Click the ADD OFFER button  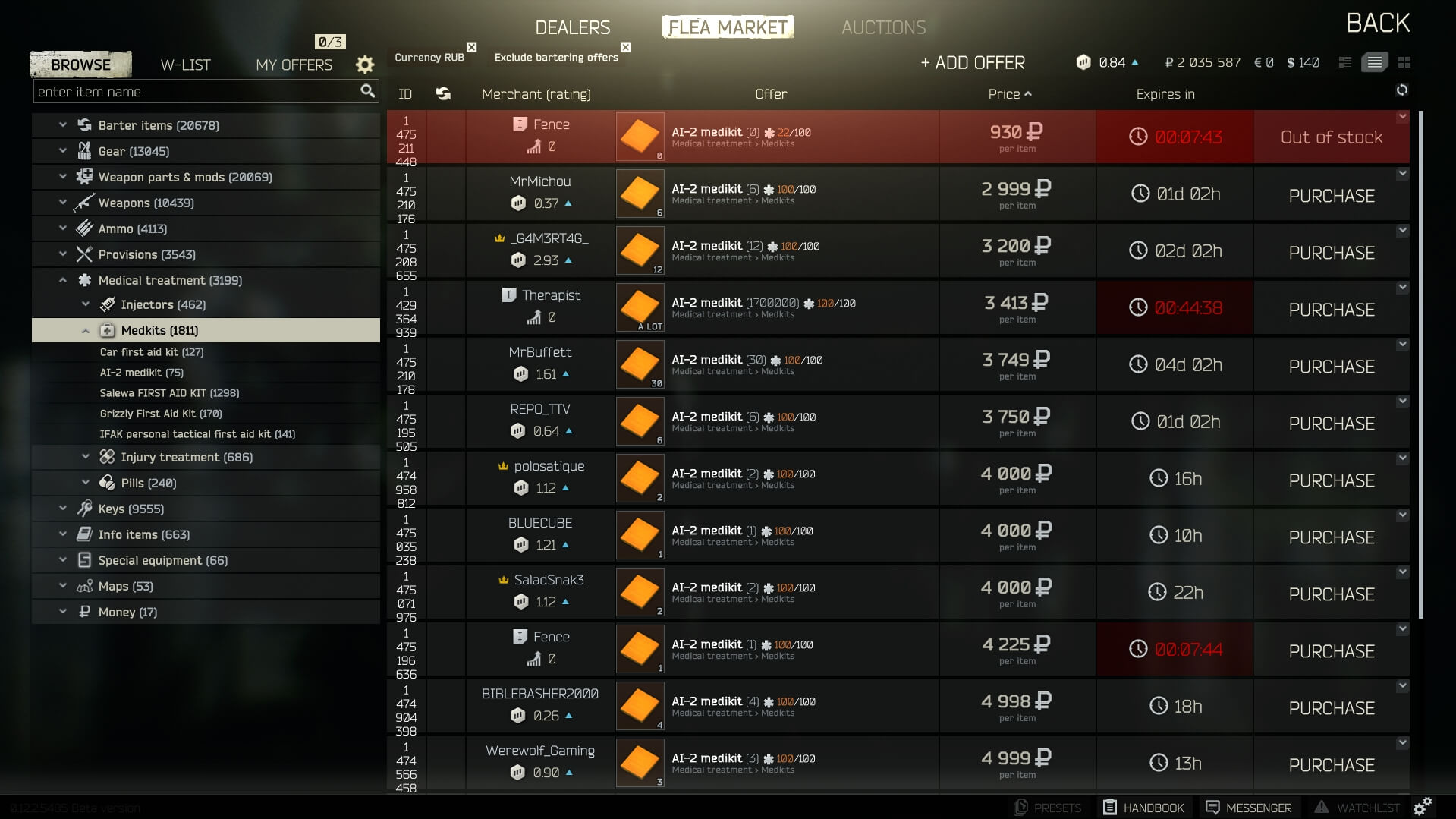[973, 62]
